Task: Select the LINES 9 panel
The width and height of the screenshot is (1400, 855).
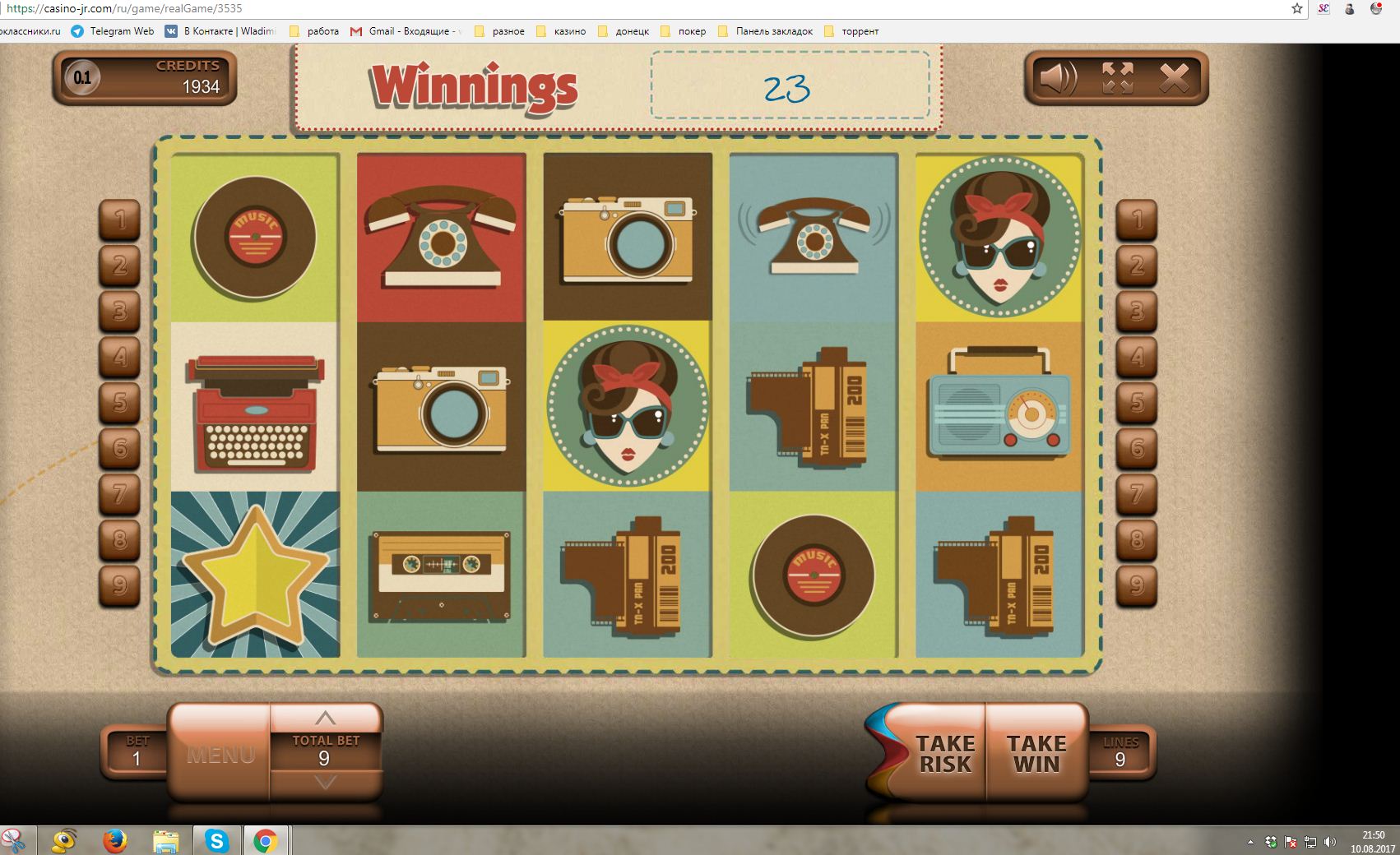Action: tap(1120, 751)
